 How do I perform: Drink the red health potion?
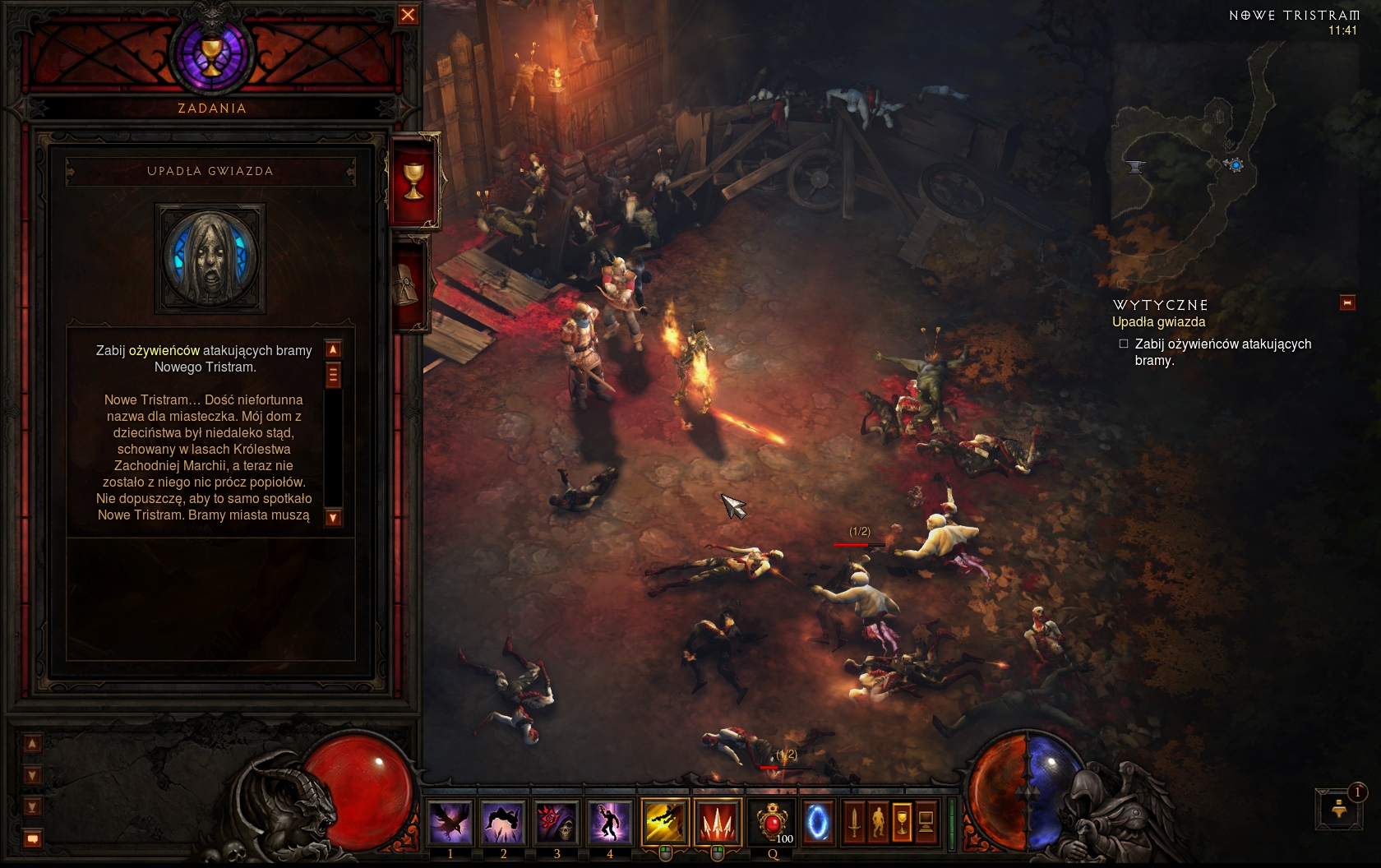point(772,822)
